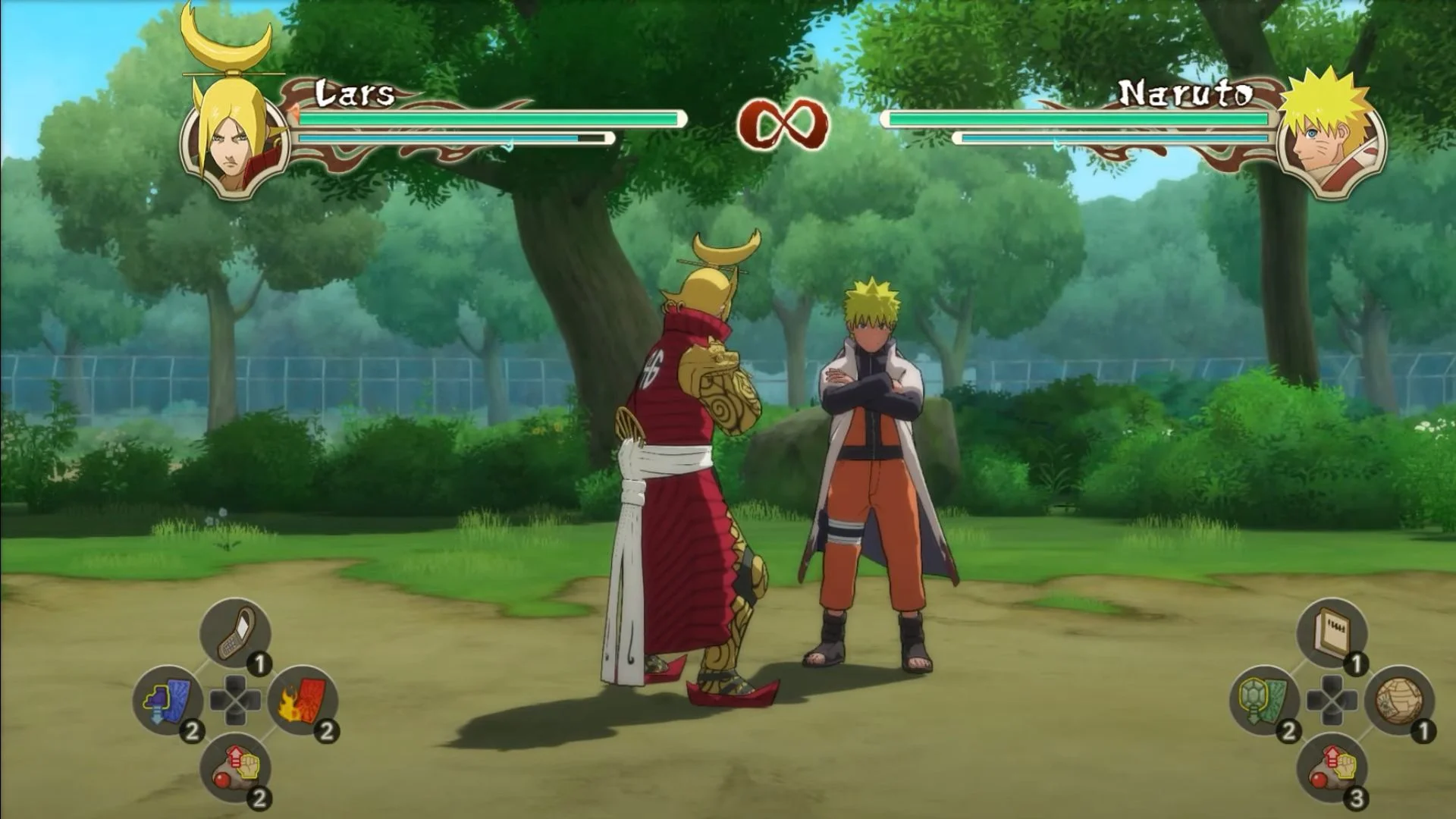Viewport: 1456px width, 819px height.
Task: Use Naruto's green turtle shell tag
Action: (1264, 701)
